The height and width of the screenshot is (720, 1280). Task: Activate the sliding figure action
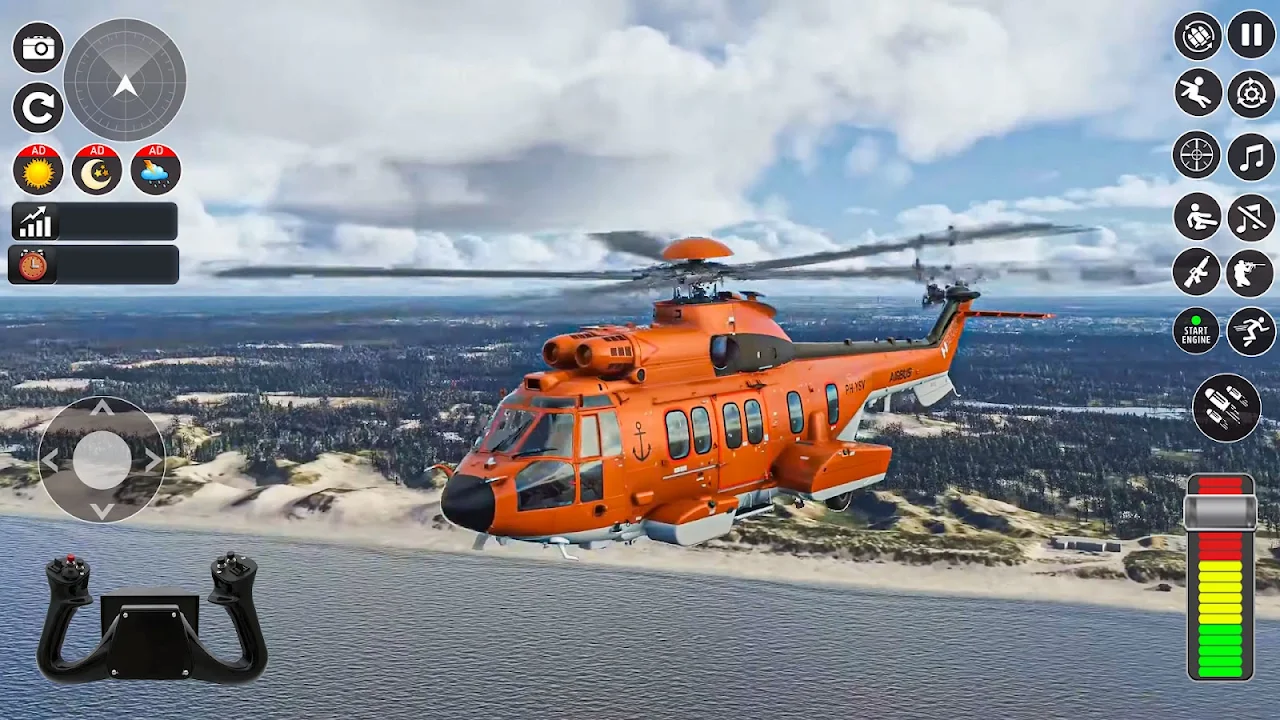1197,94
